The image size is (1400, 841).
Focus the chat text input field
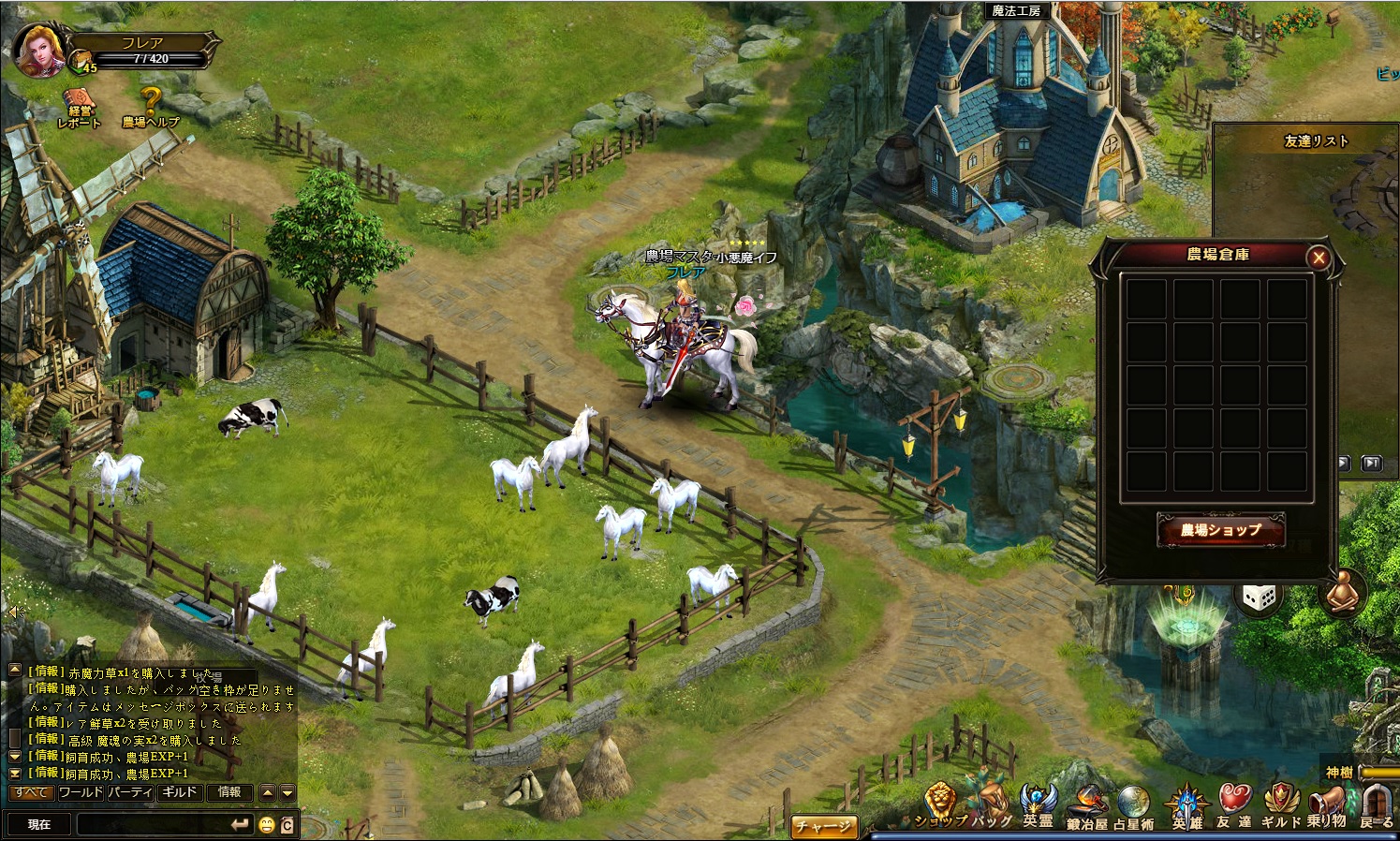tap(152, 824)
